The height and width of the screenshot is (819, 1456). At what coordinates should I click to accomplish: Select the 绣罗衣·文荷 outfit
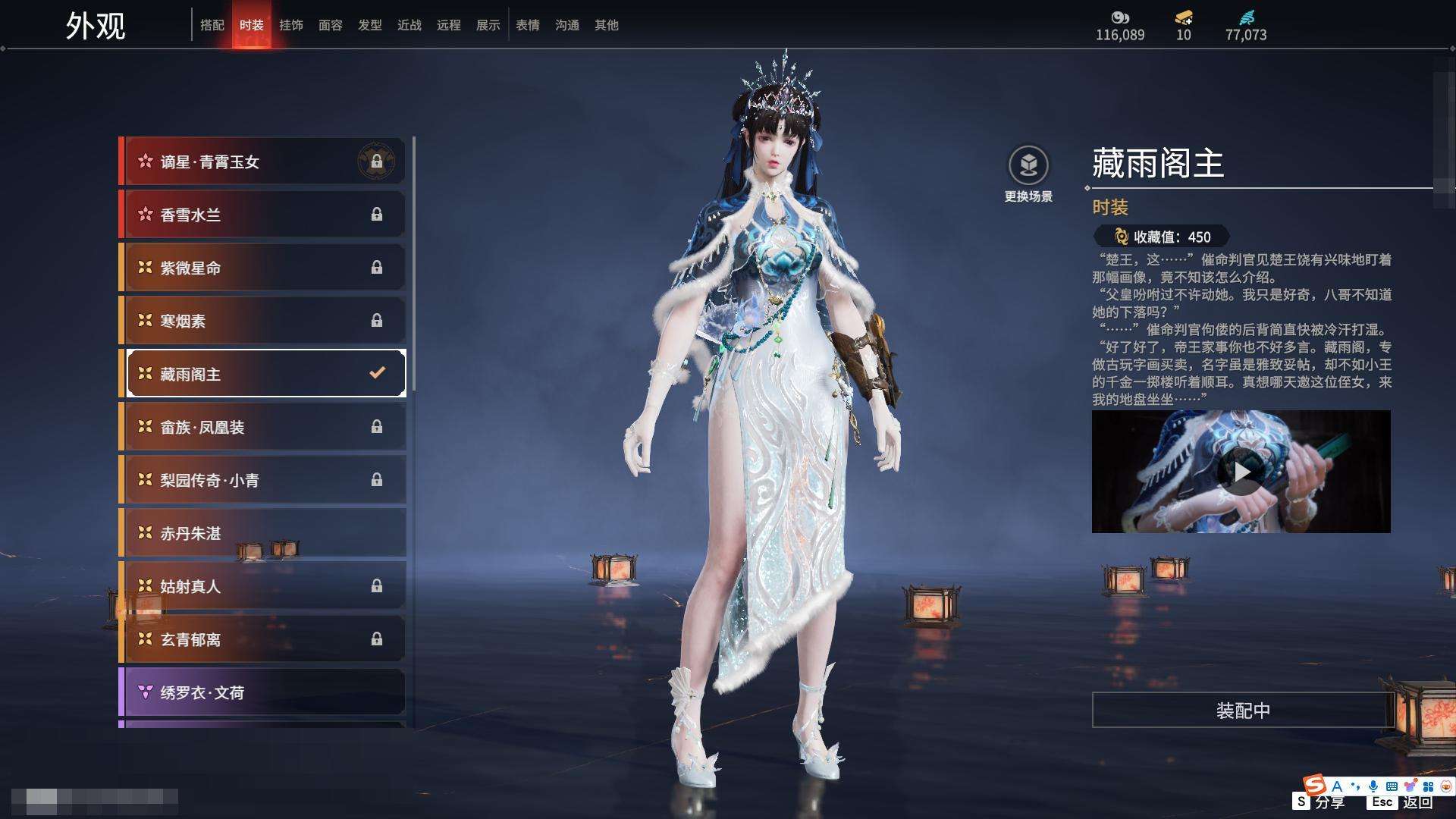[x=262, y=692]
